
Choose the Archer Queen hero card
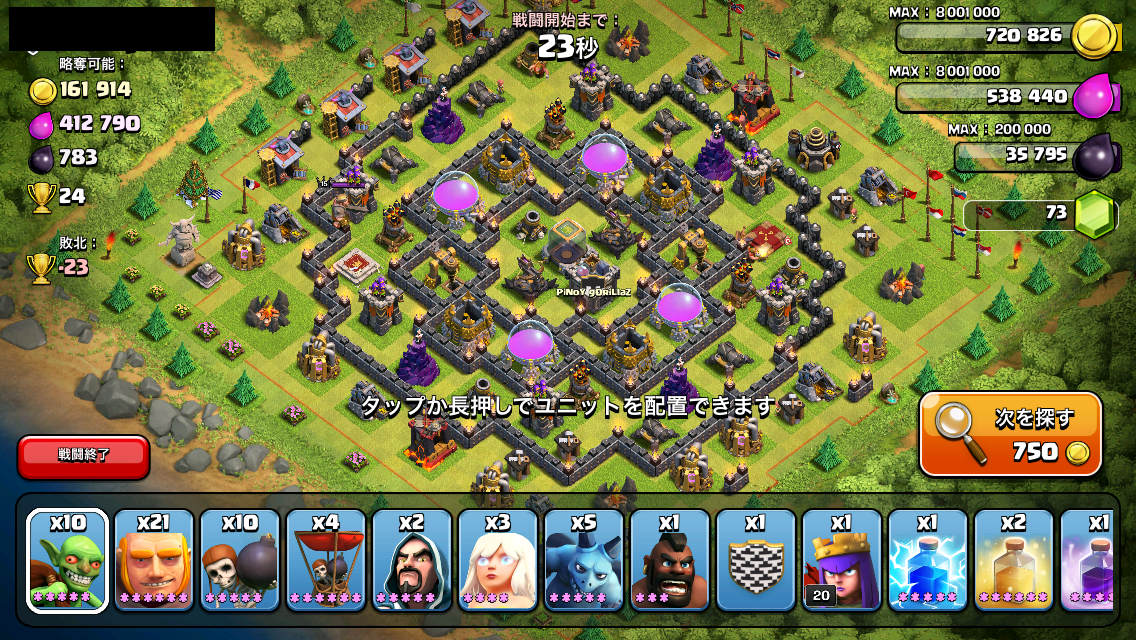tap(841, 560)
